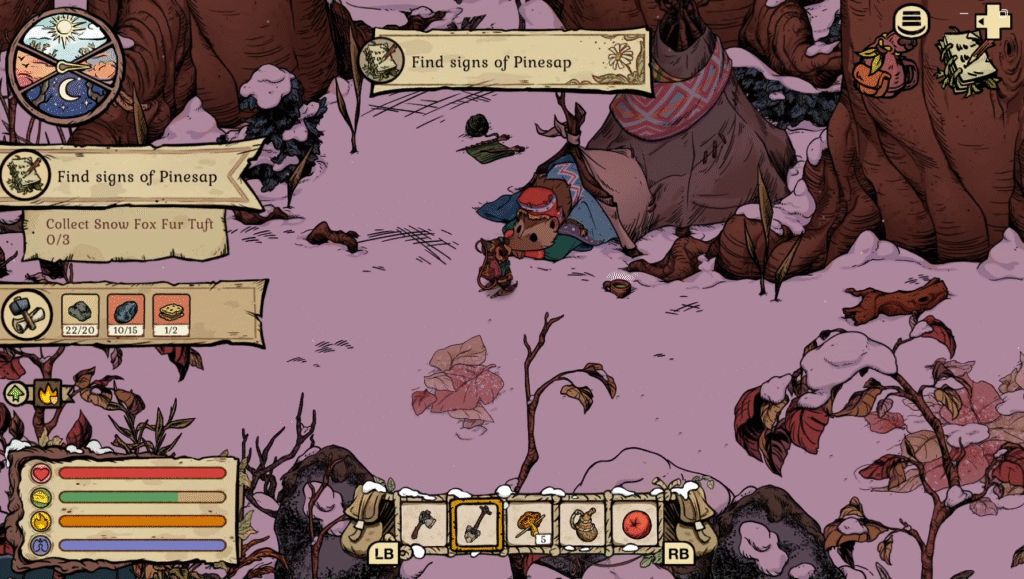Select the dark ore 10/15 material
Viewport: 1024px width, 579px height.
pos(126,313)
